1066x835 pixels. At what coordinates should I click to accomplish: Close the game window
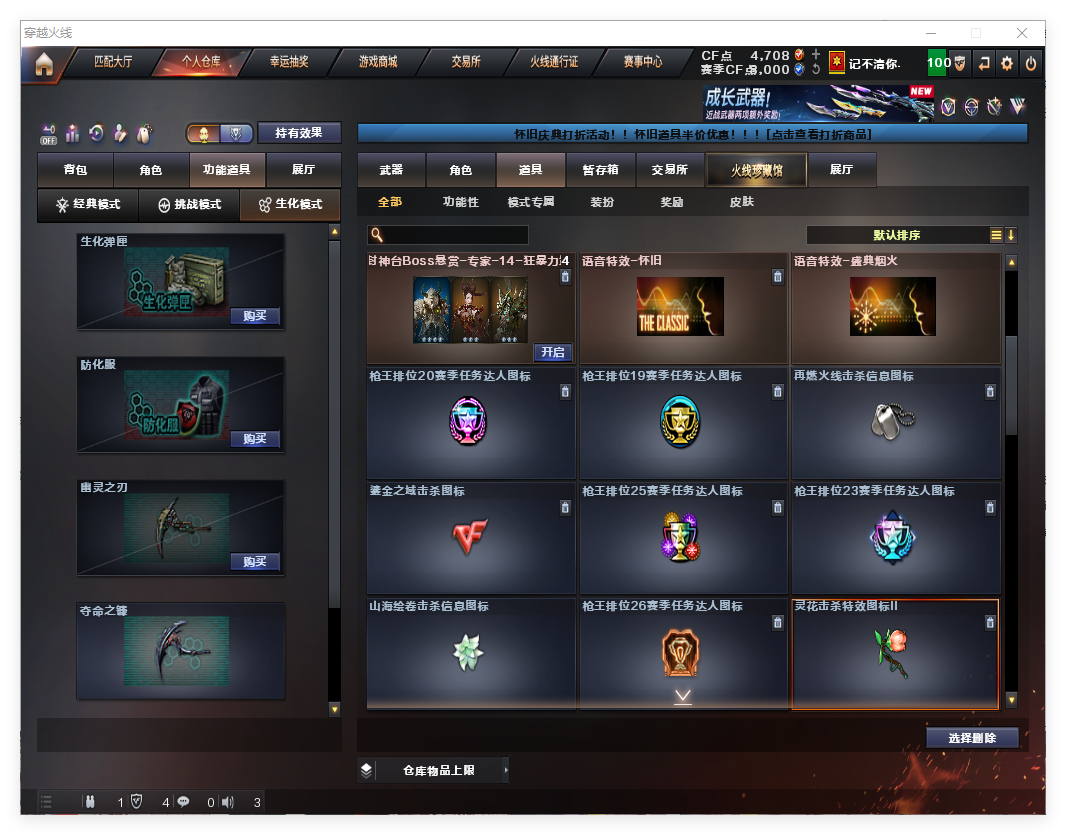point(1023,33)
